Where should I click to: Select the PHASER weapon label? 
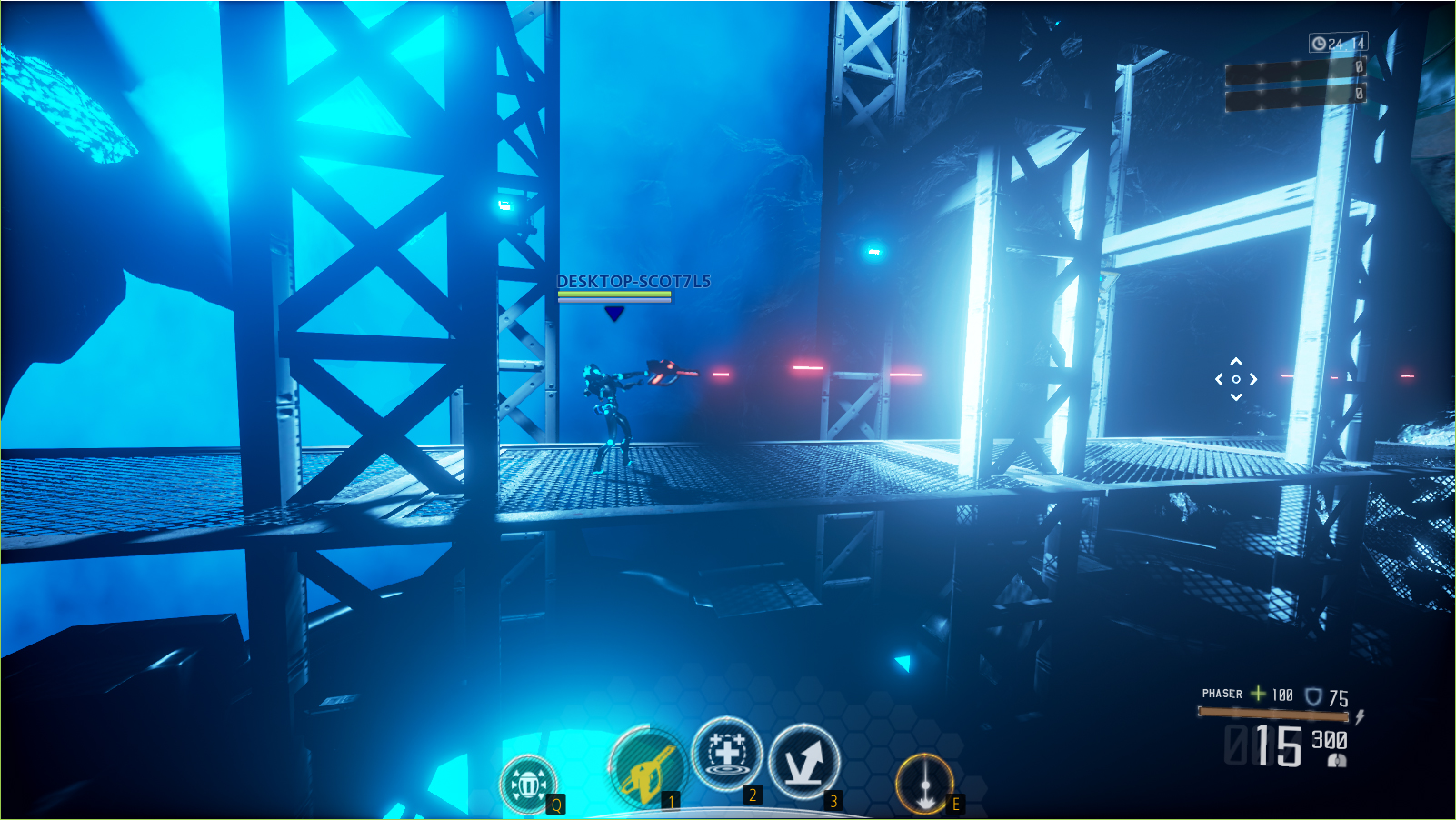tap(1222, 694)
